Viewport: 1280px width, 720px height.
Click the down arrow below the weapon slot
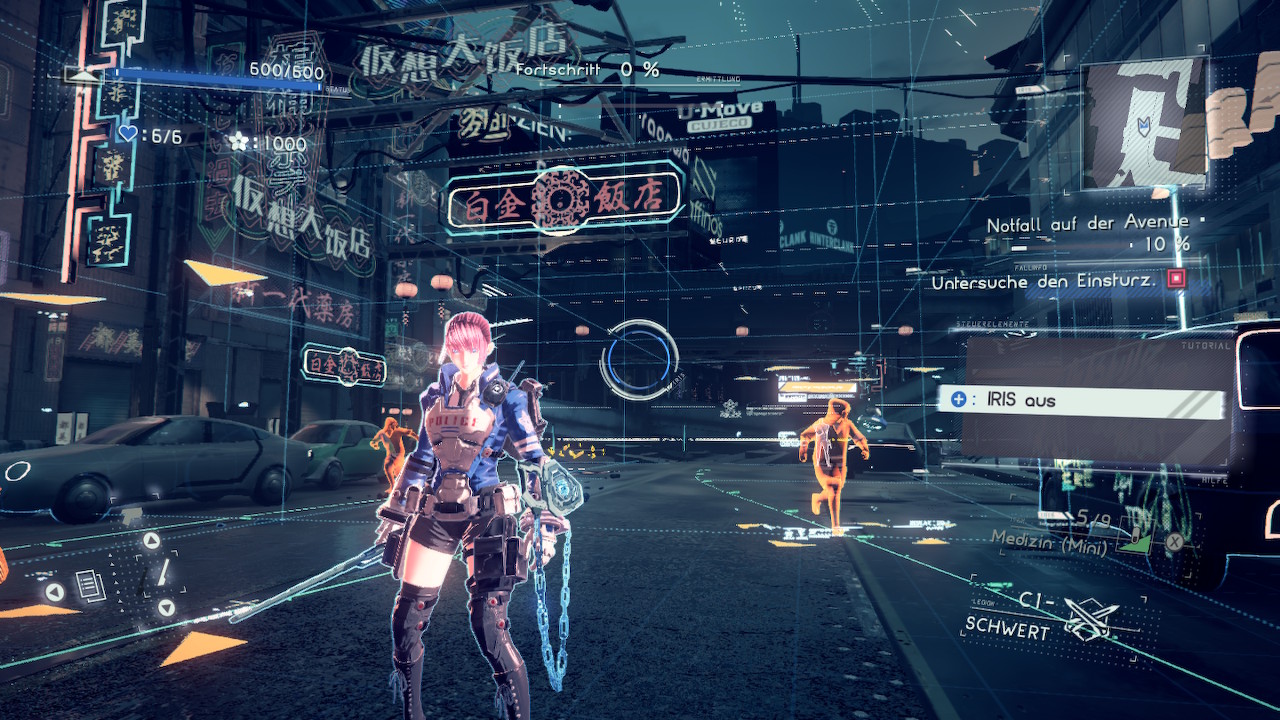click(166, 607)
